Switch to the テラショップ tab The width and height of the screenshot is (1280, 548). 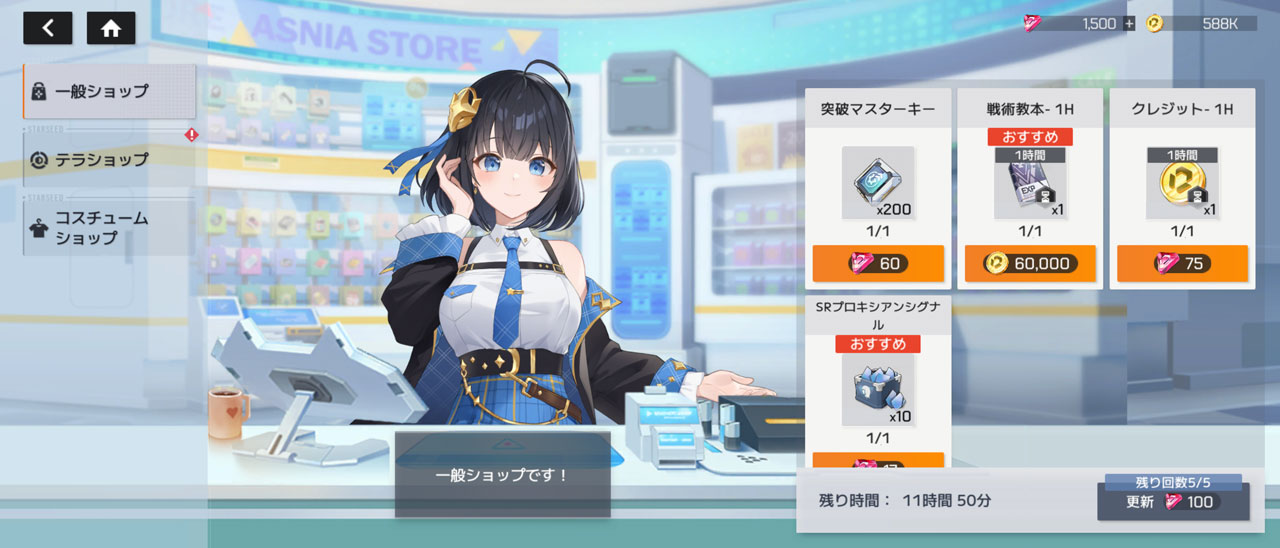pyautogui.click(x=109, y=159)
